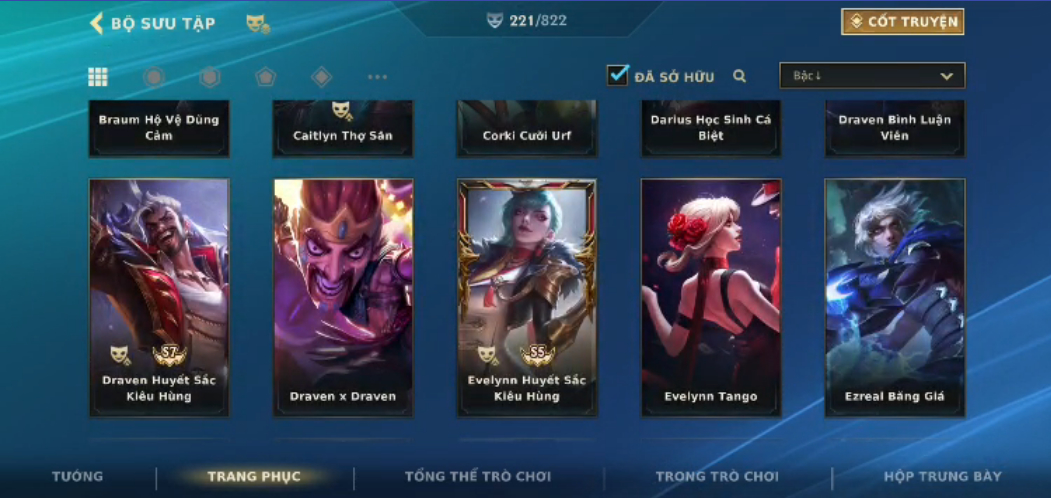1051x498 pixels.
Task: Select Darius Học Sinh Cá Biệt skin
Action: pyautogui.click(x=711, y=128)
